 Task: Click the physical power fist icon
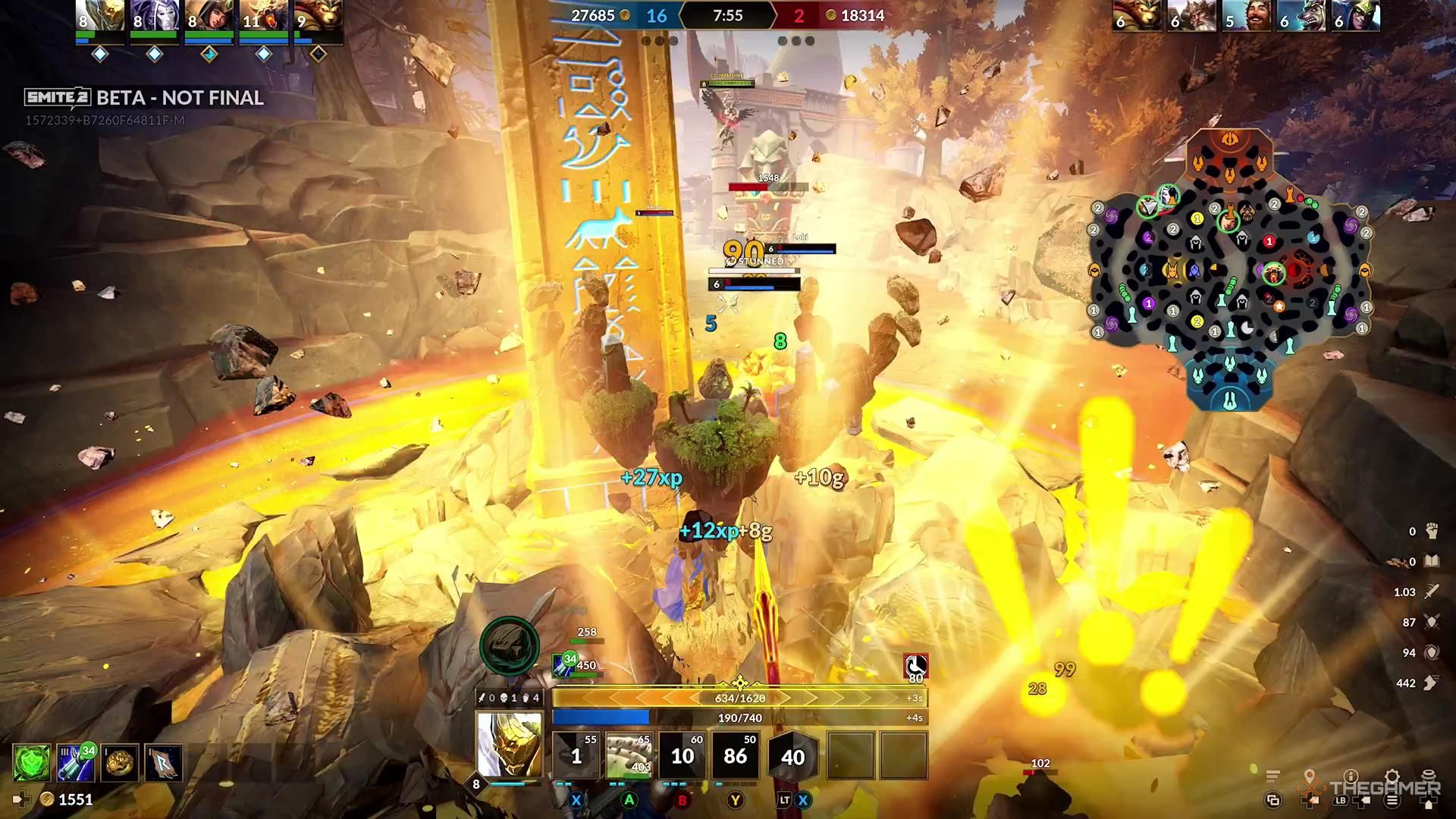(x=1432, y=531)
